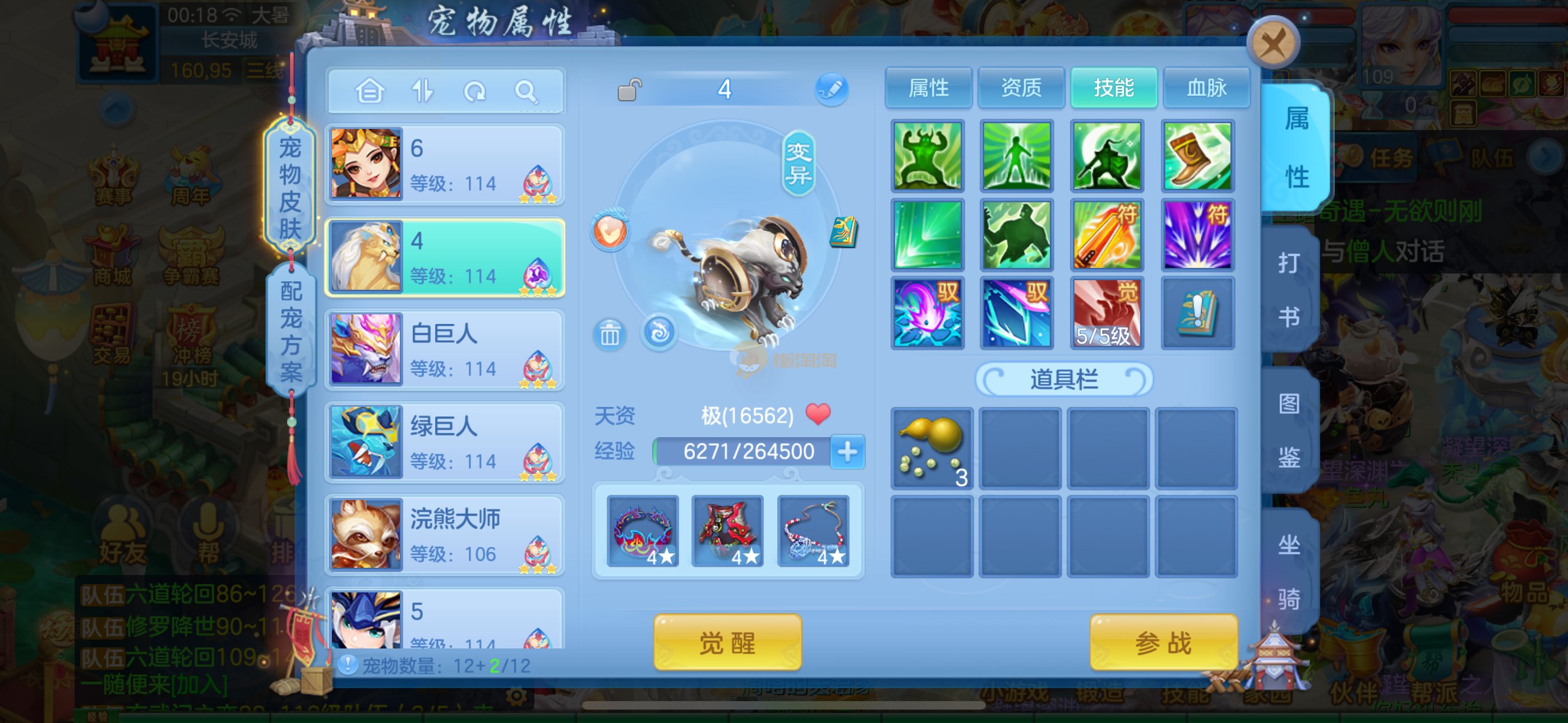The image size is (1568, 723).
Task: Pick the 浣熊大师 pet entry
Action: pos(445,534)
